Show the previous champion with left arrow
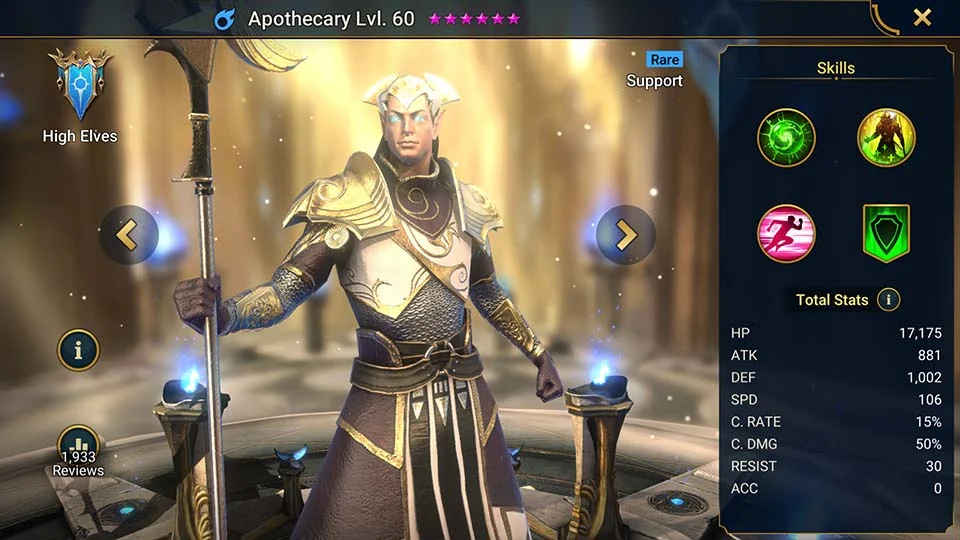Screen dimensions: 960x540 pos(128,234)
